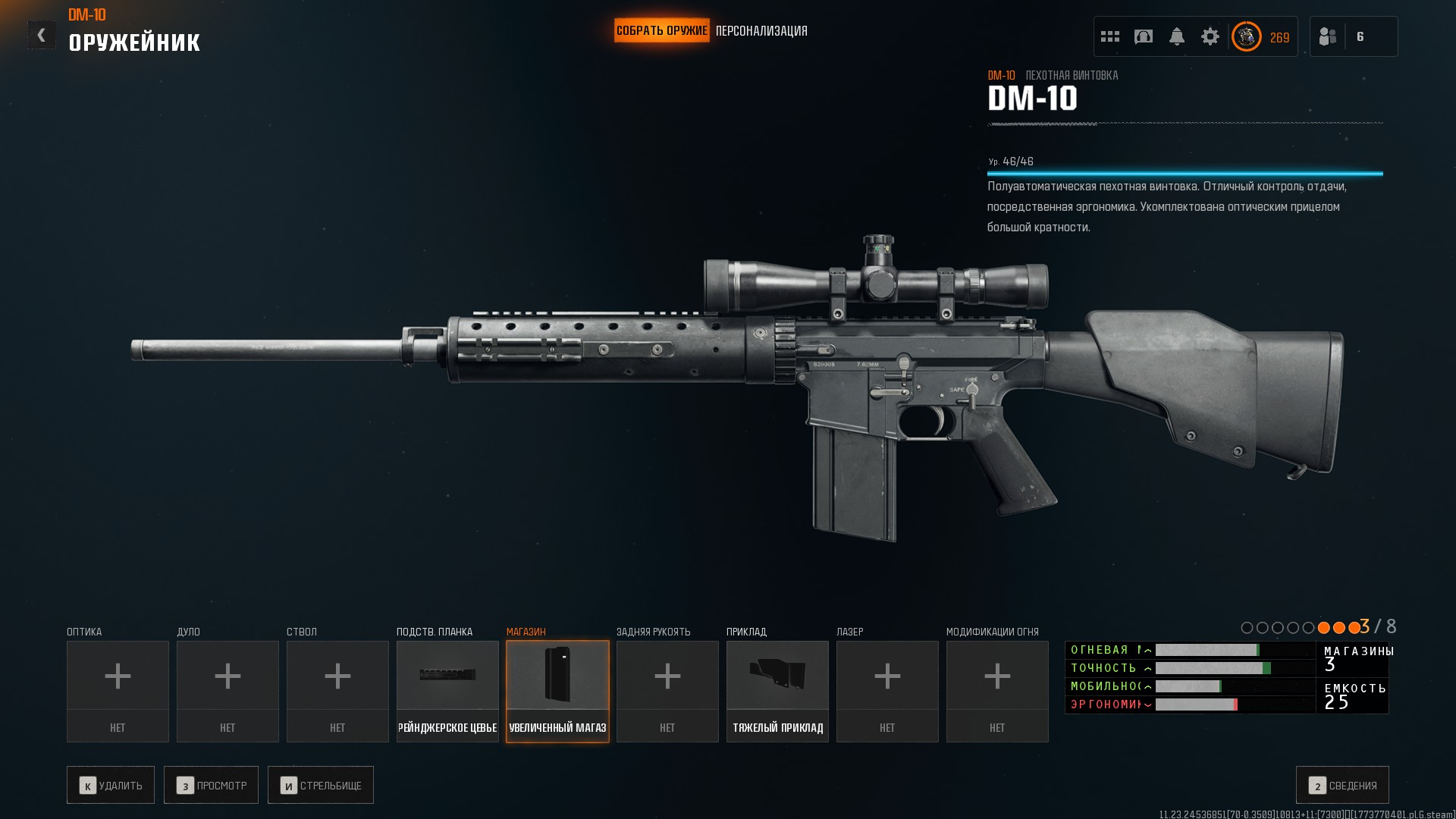This screenshot has height=819, width=1456.
Task: Open settings gear icon
Action: coord(1210,36)
